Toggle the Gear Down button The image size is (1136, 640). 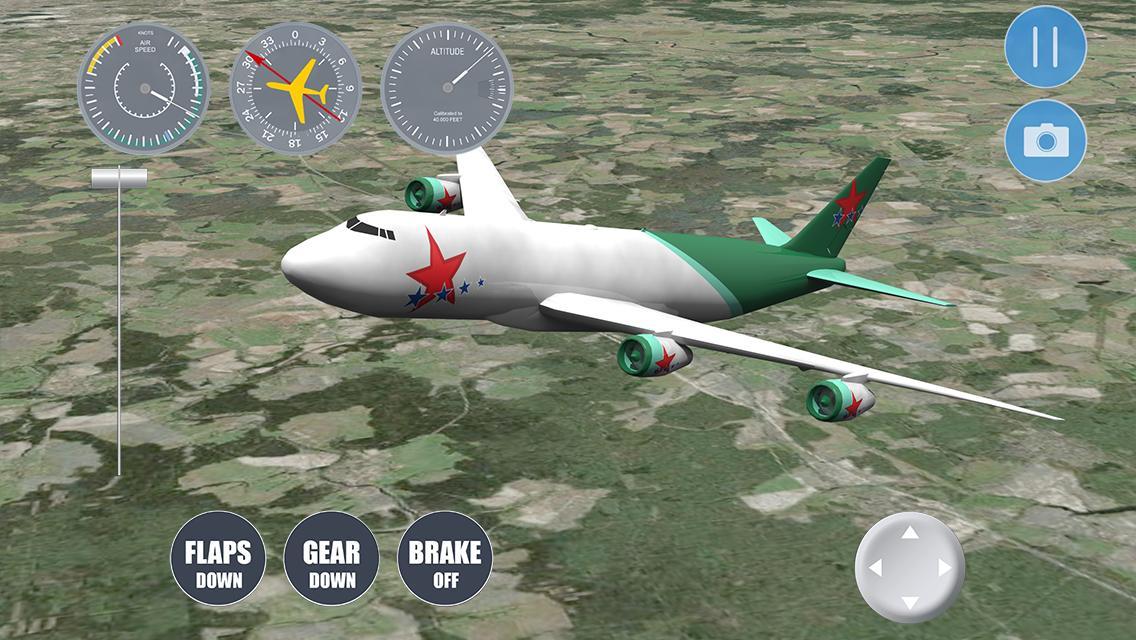coord(332,559)
